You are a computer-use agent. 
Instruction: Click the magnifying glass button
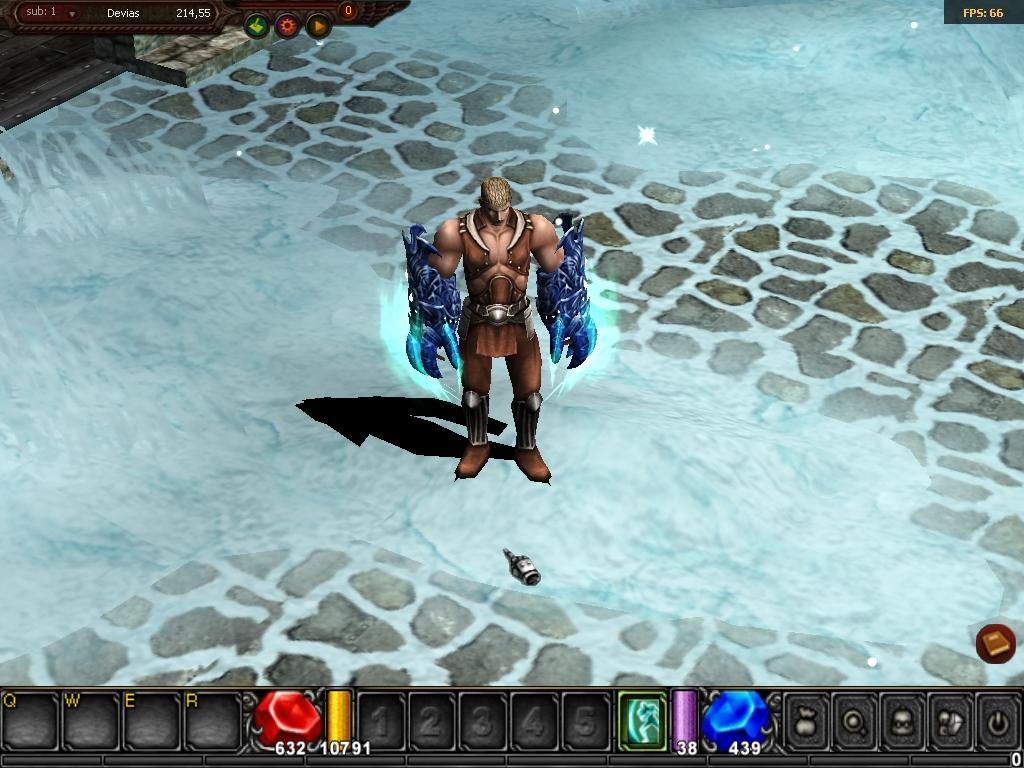[855, 719]
